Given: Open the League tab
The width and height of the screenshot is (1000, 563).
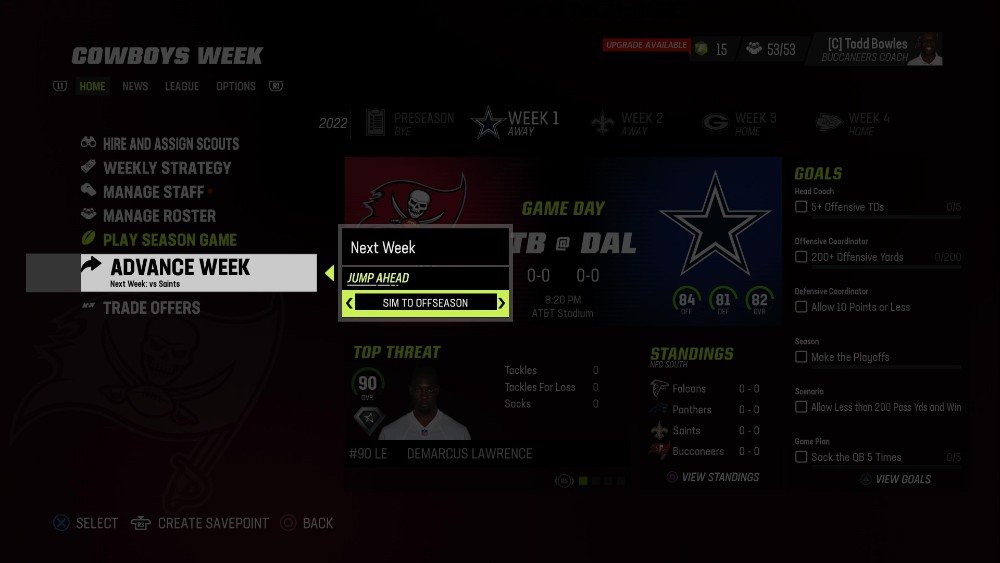Looking at the screenshot, I should point(182,87).
